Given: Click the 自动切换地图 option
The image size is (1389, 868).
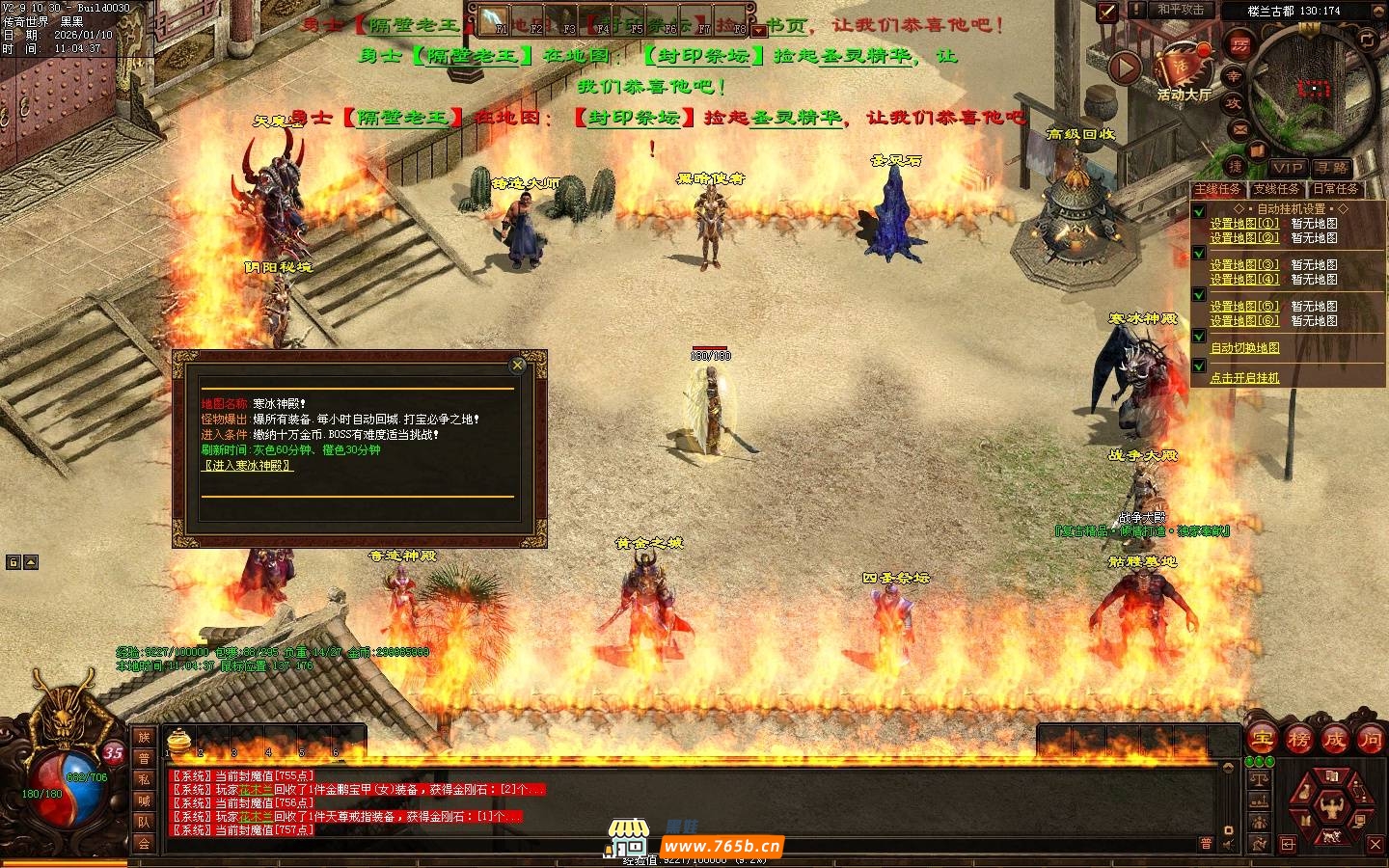Looking at the screenshot, I should pos(1245,348).
